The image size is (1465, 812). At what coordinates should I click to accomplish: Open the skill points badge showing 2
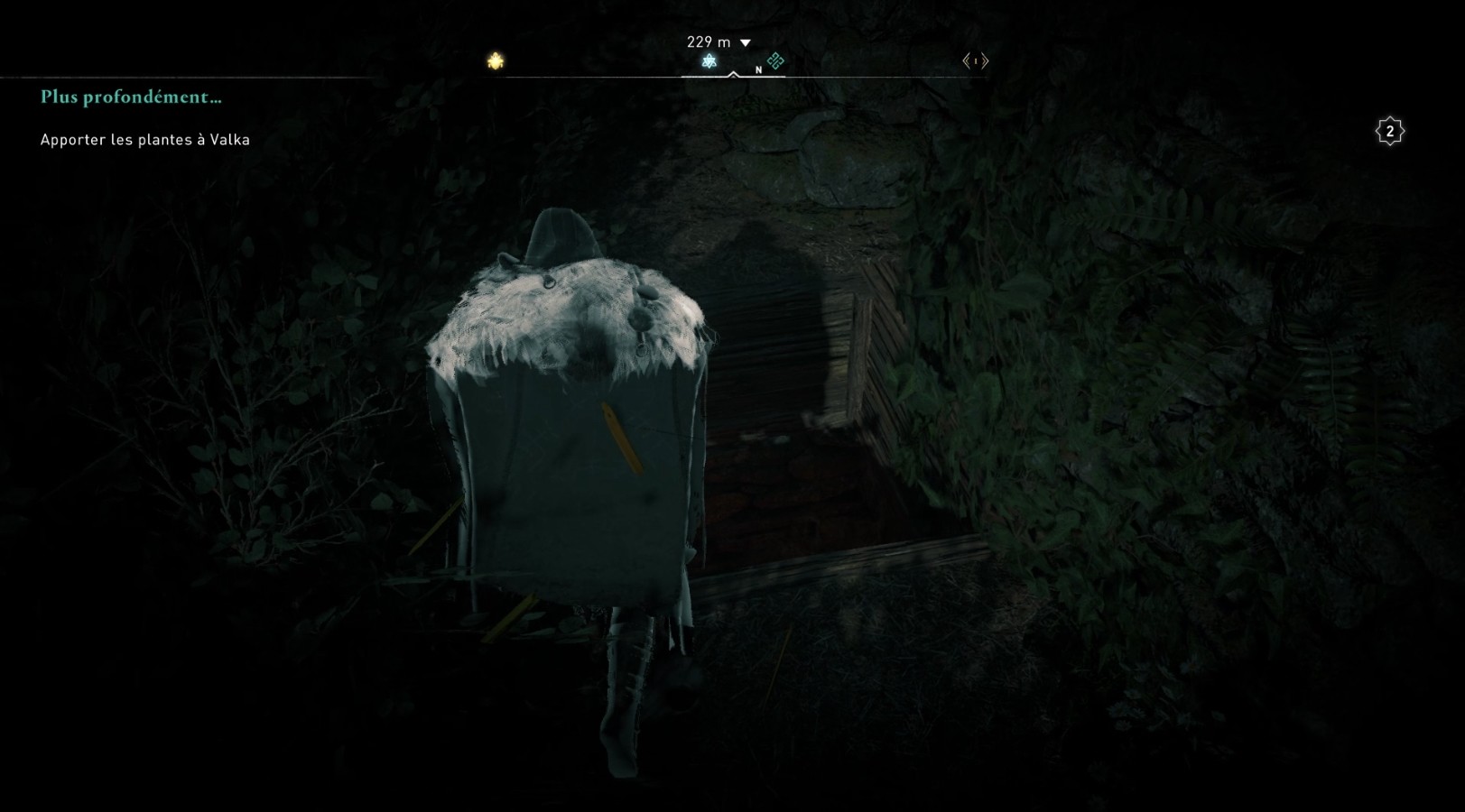pyautogui.click(x=1389, y=132)
